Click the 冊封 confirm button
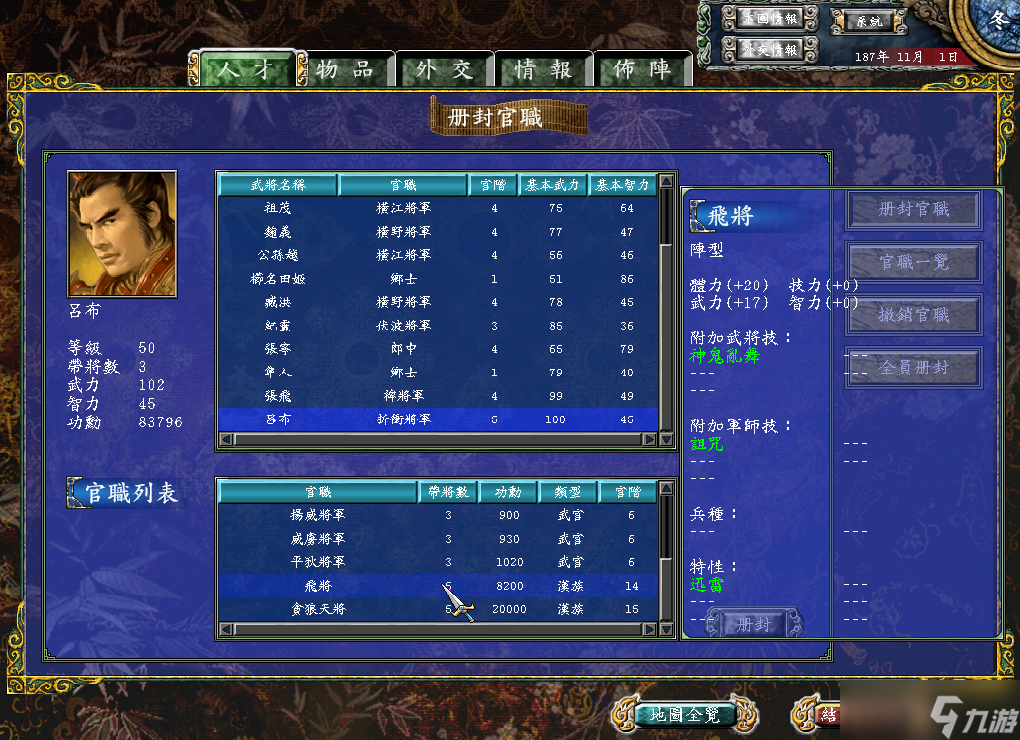The width and height of the screenshot is (1020, 740). (x=753, y=624)
